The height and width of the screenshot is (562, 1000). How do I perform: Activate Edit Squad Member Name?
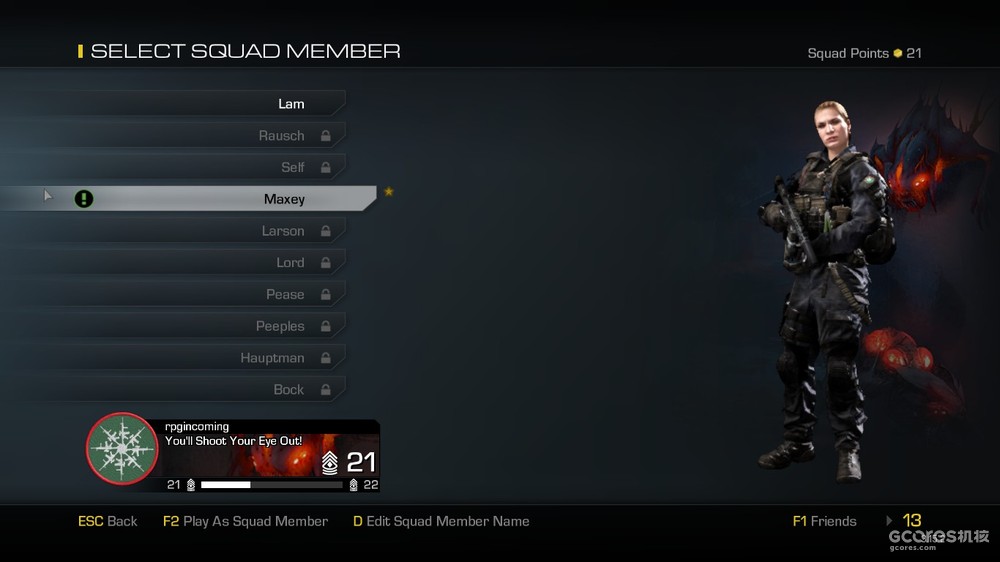[441, 521]
